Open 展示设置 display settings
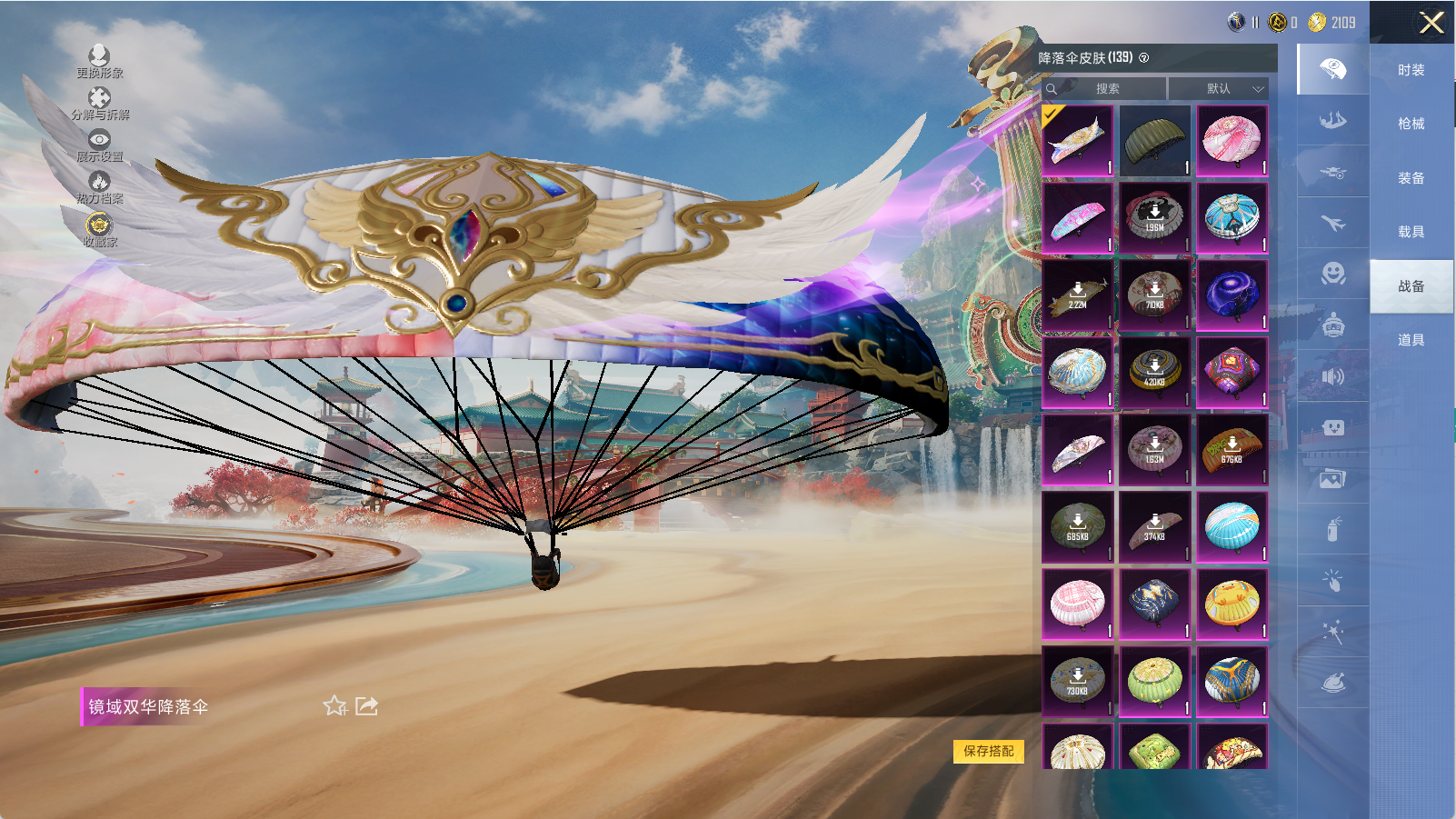The image size is (1456, 819). [99, 145]
